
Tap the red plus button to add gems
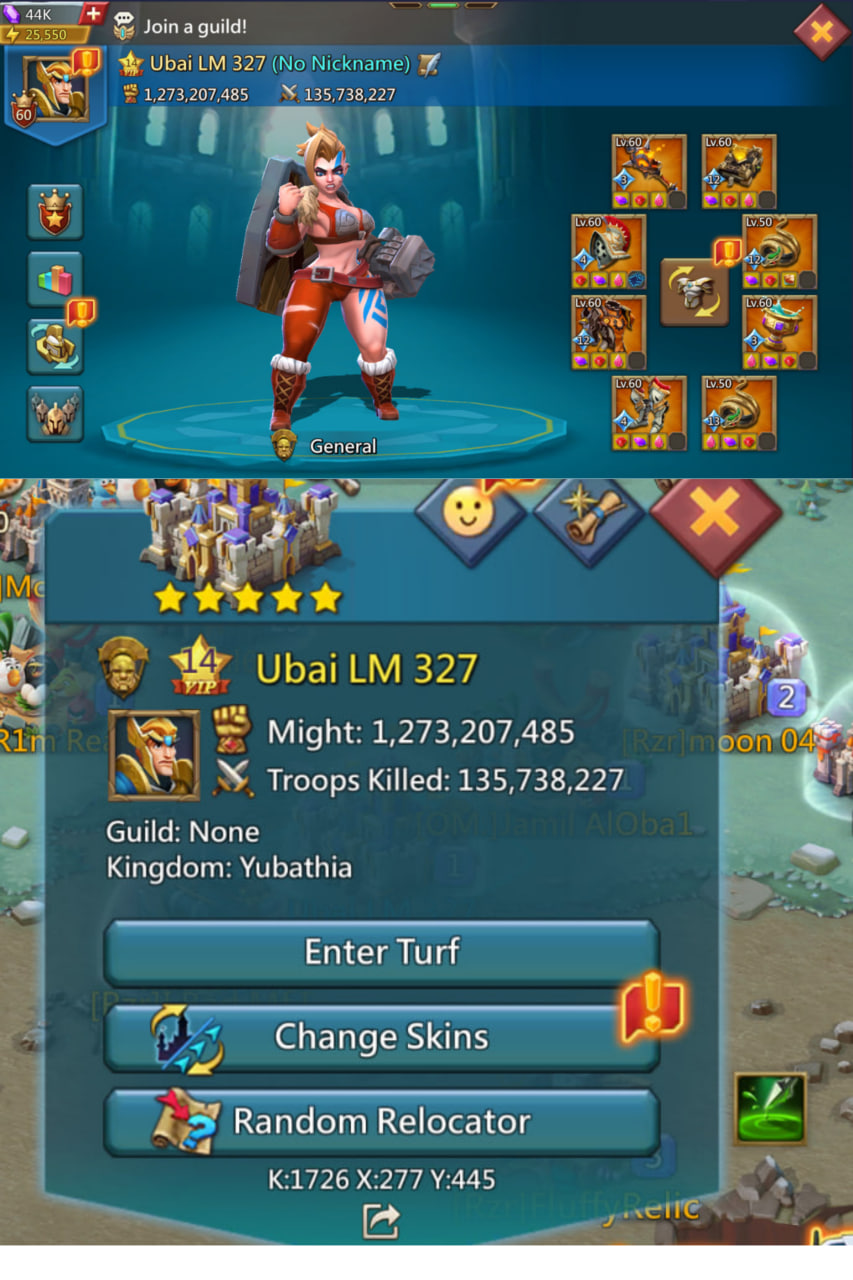pos(92,14)
